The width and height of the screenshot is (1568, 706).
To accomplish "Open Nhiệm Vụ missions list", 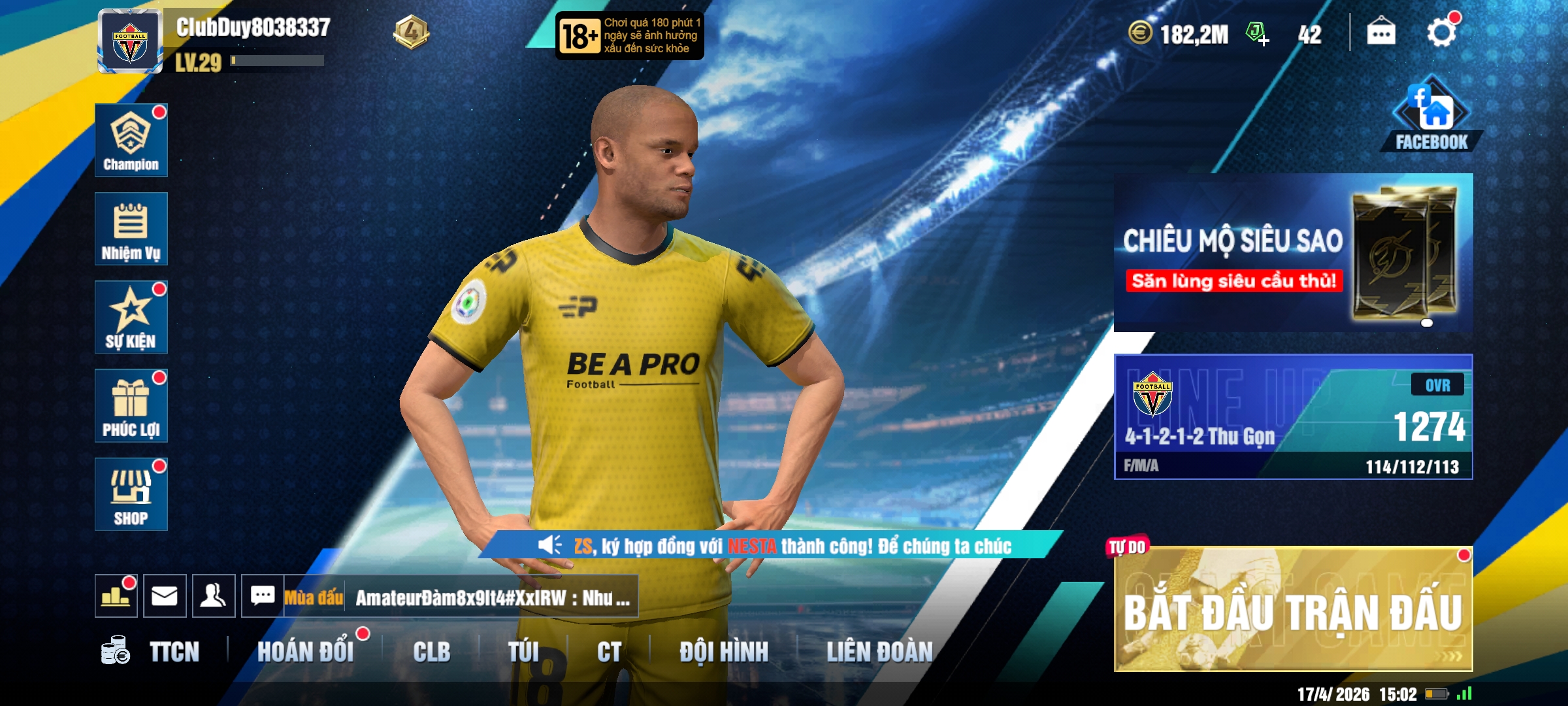I will 131,229.
